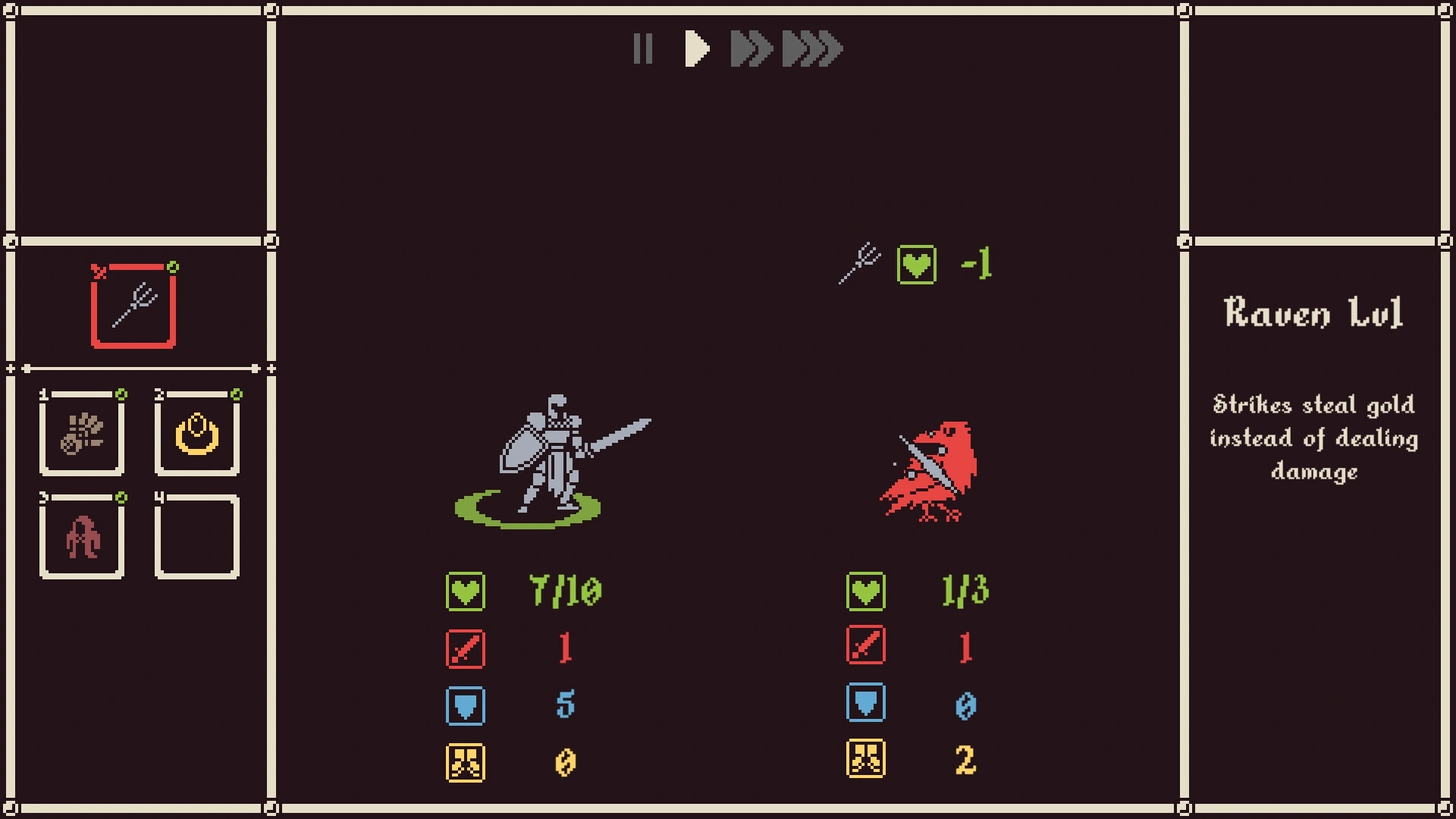Switch to double fast-forward speed
1456x819 pixels.
[x=750, y=49]
